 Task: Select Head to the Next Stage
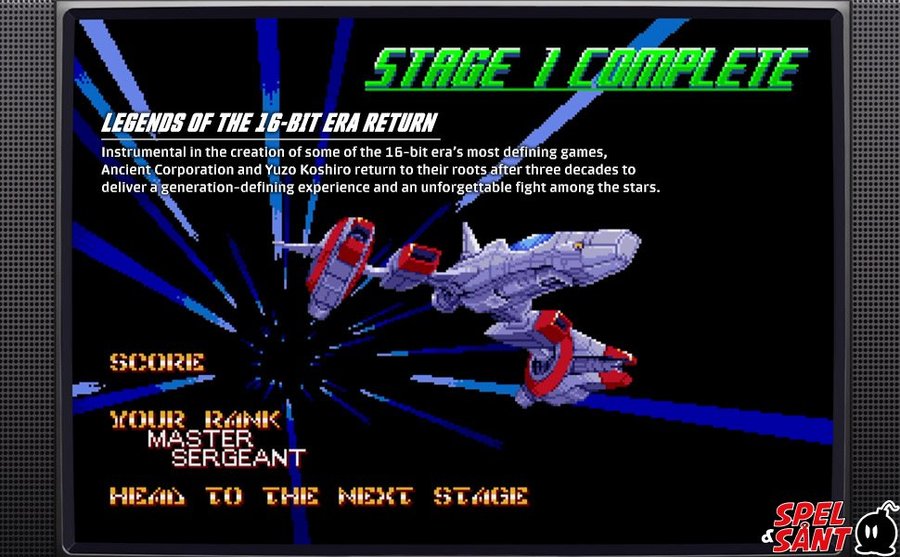[318, 496]
